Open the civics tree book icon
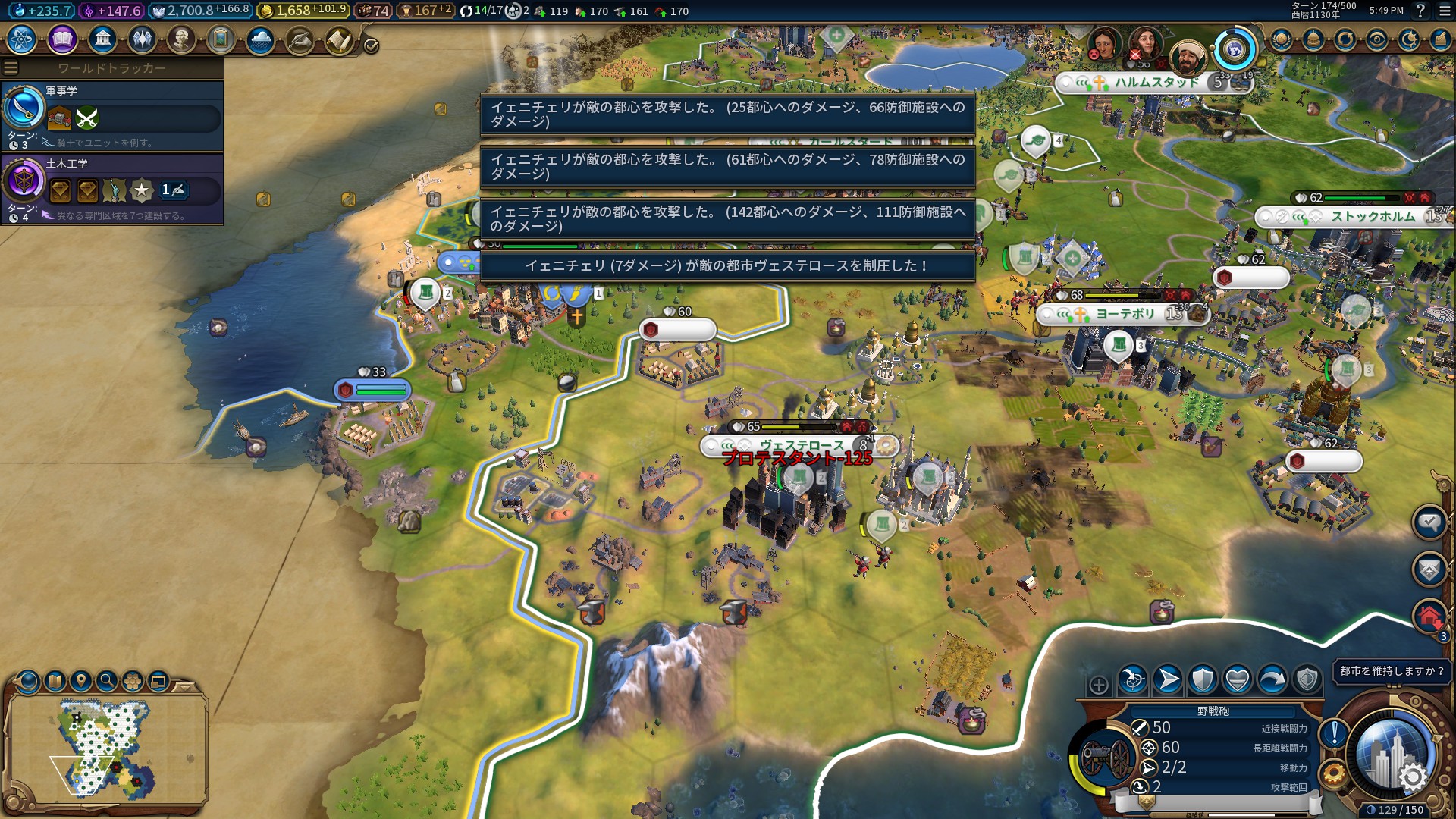1456x819 pixels. point(62,39)
